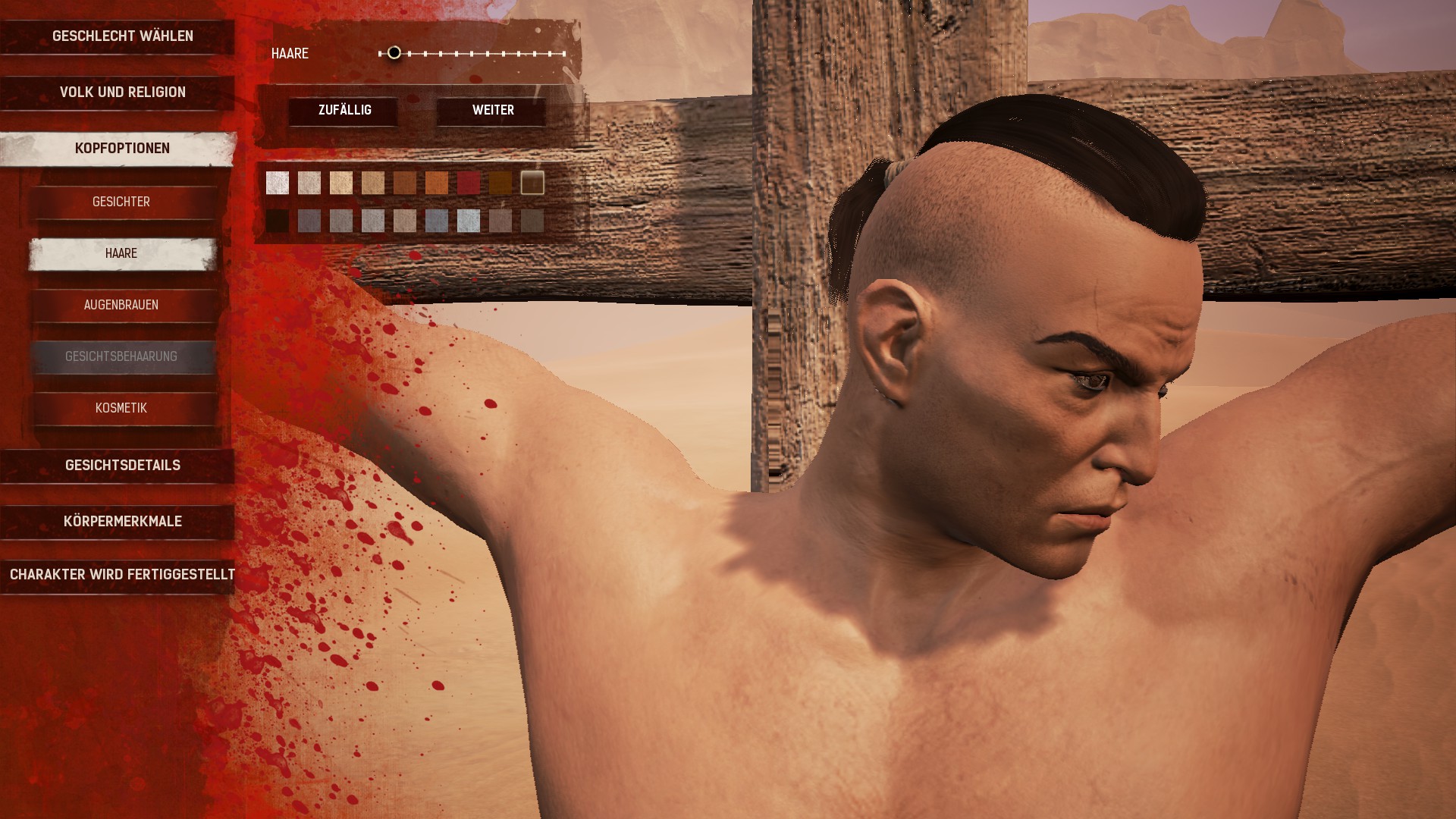1456x819 pixels.
Task: Click the Zufällig randomize button
Action: pos(344,111)
